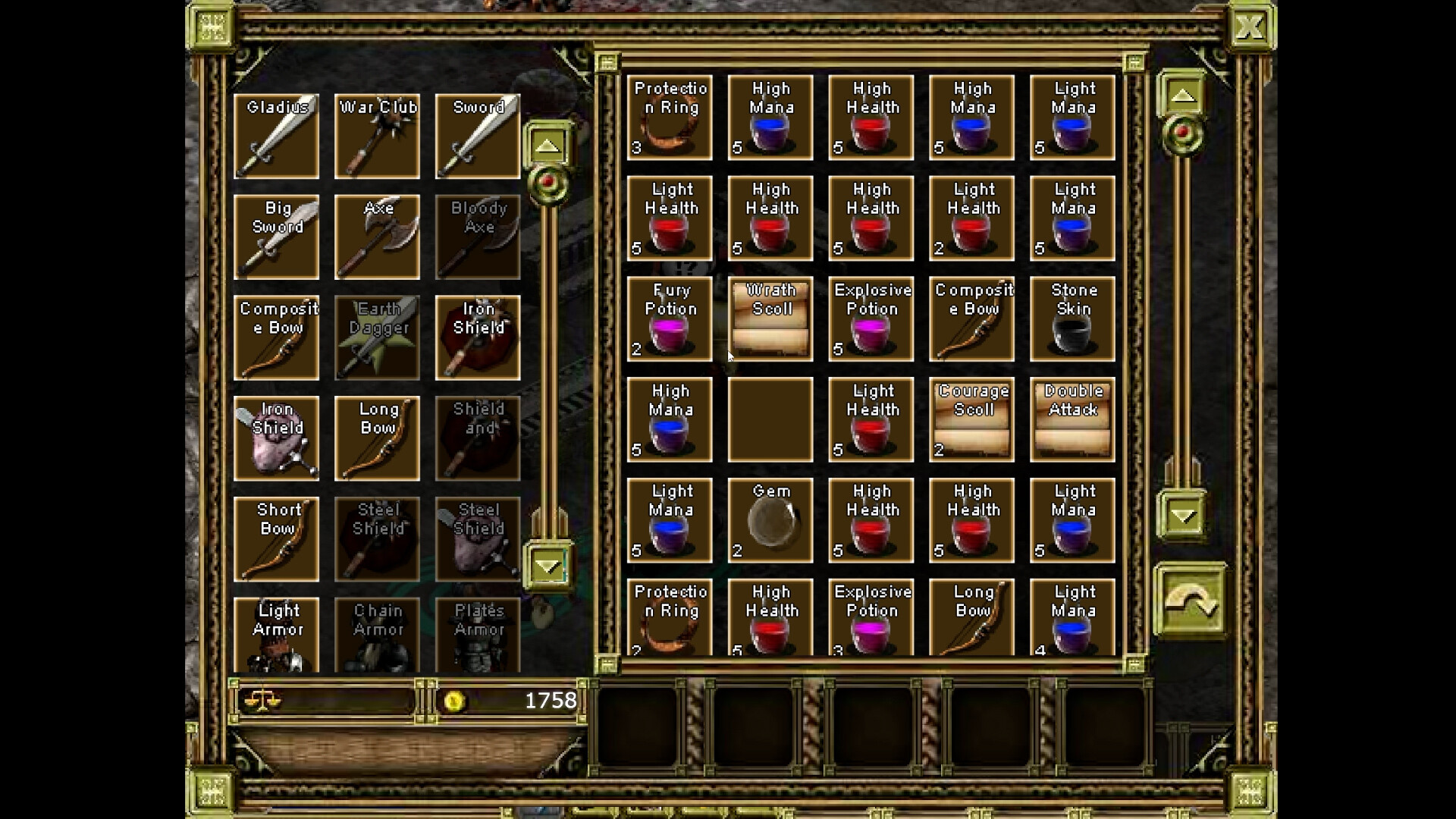Click the Gem item in the merchant inventory
Screen dimensions: 1456x819
(770, 520)
